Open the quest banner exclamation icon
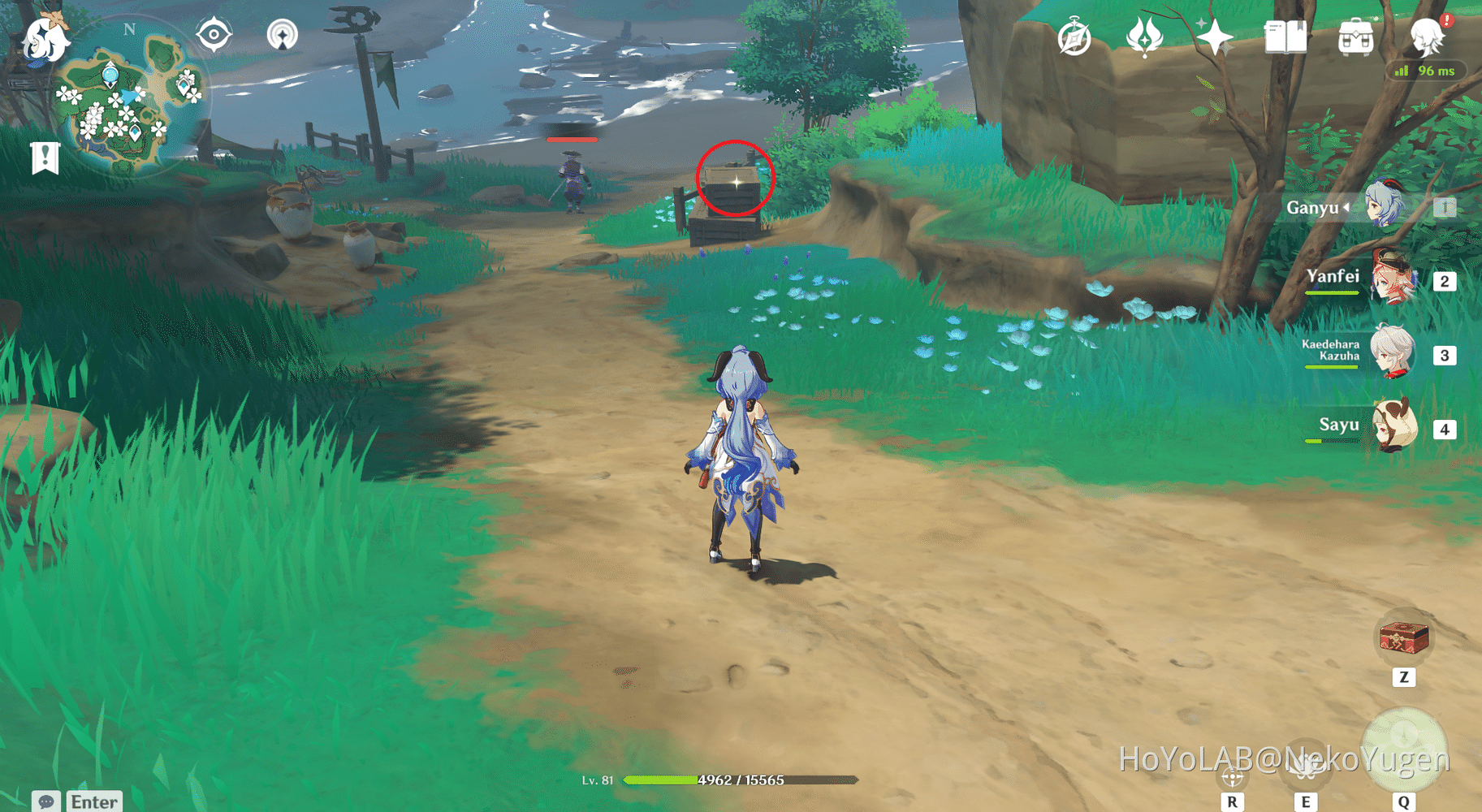 [44, 157]
